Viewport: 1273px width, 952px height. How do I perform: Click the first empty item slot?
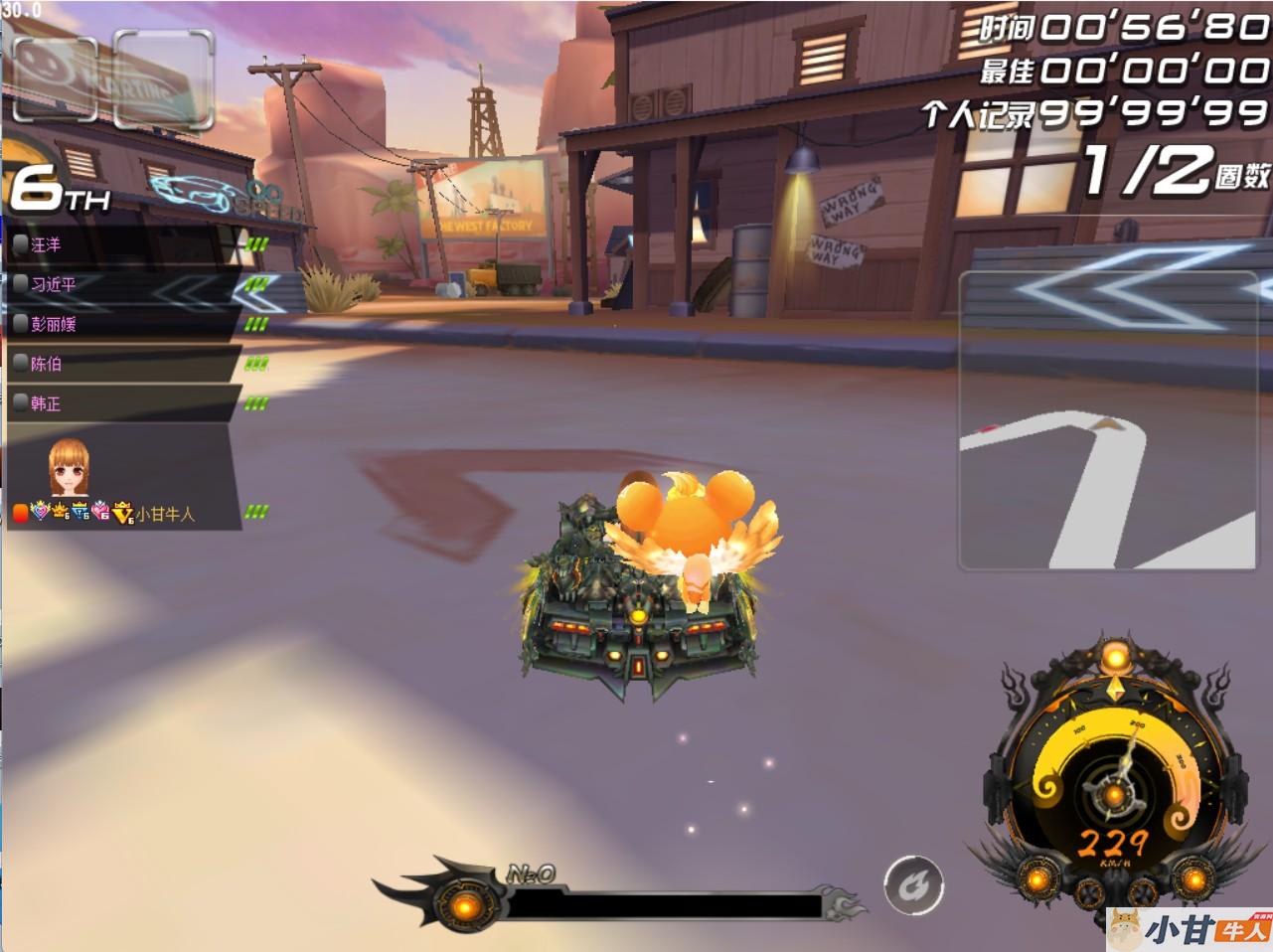(x=55, y=78)
